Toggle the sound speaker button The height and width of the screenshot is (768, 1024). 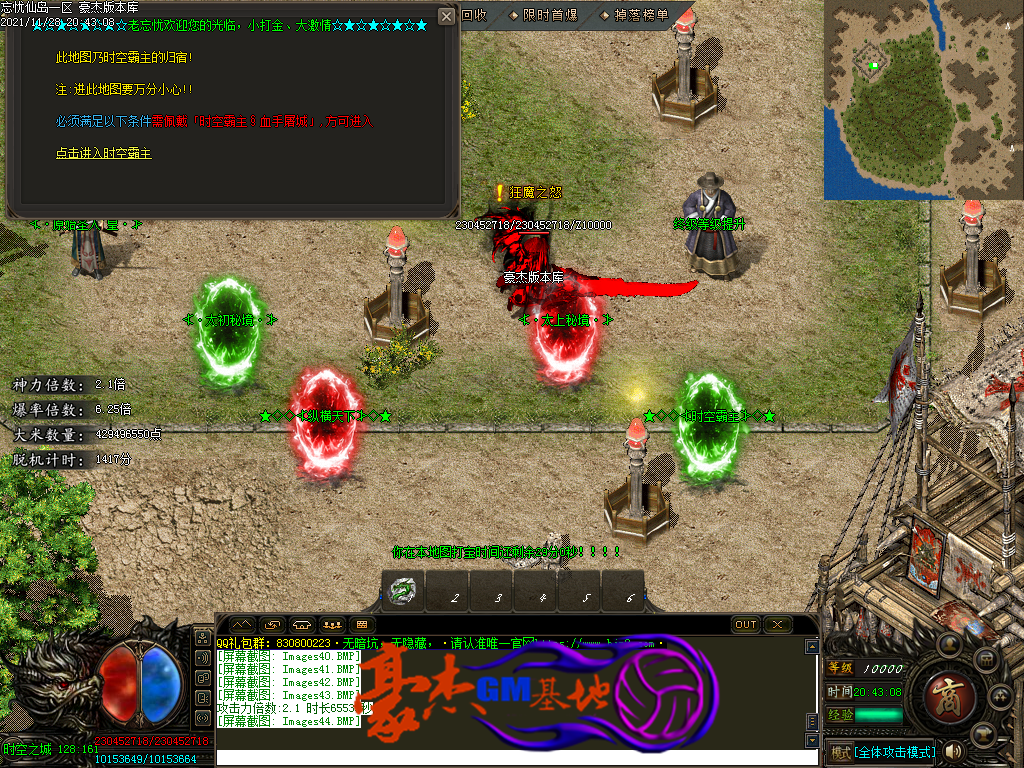[953, 751]
